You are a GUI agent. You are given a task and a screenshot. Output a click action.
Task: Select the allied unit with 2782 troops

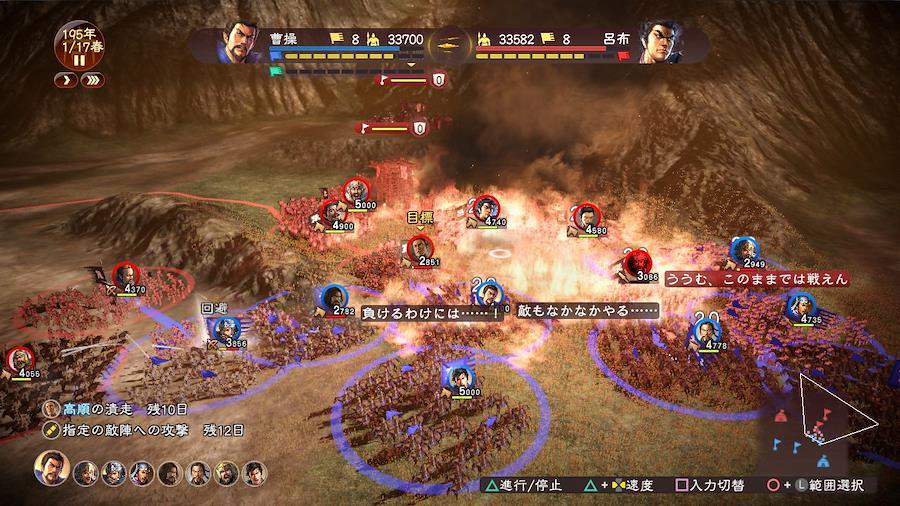tap(331, 297)
